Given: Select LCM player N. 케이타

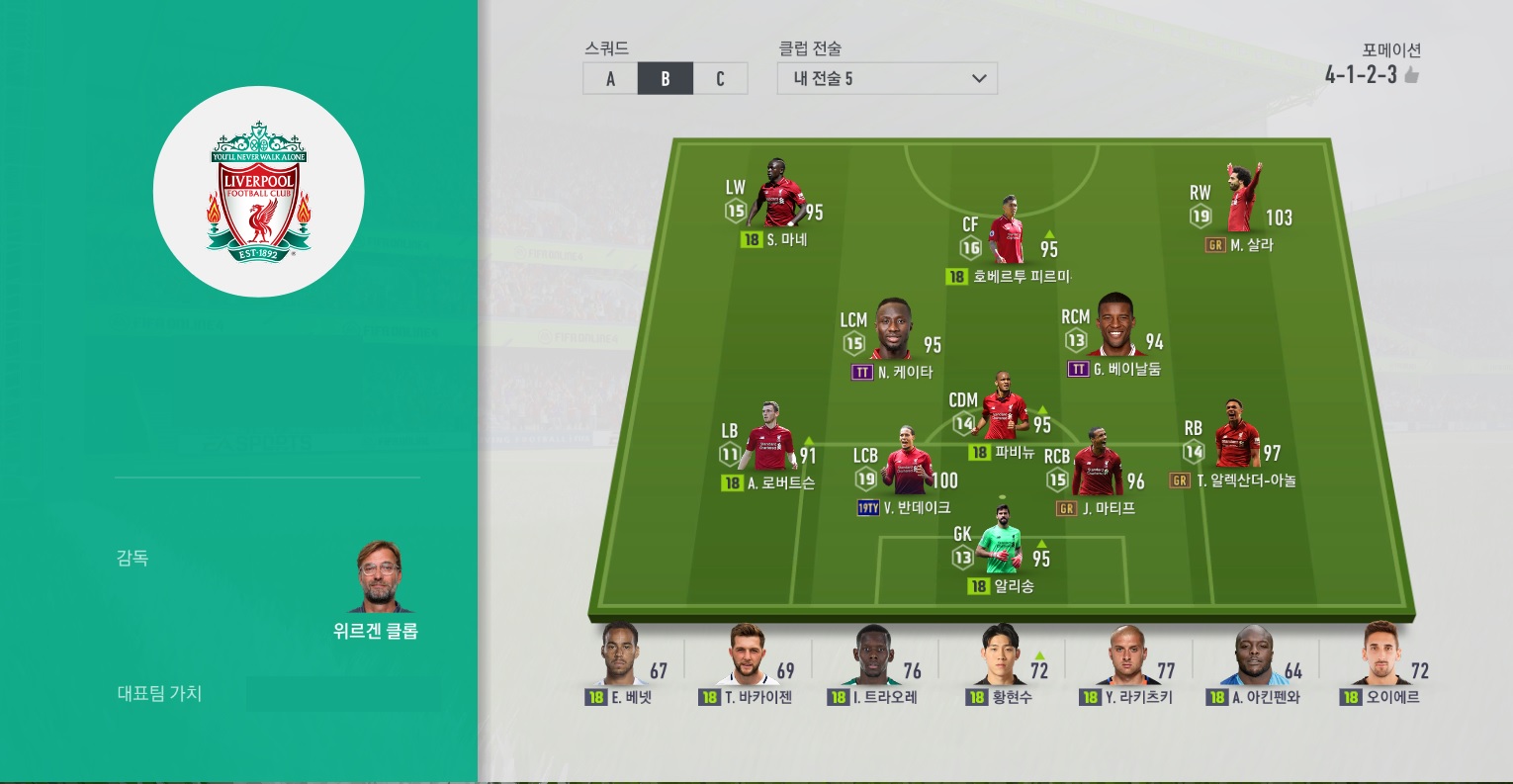Looking at the screenshot, I should [x=893, y=331].
